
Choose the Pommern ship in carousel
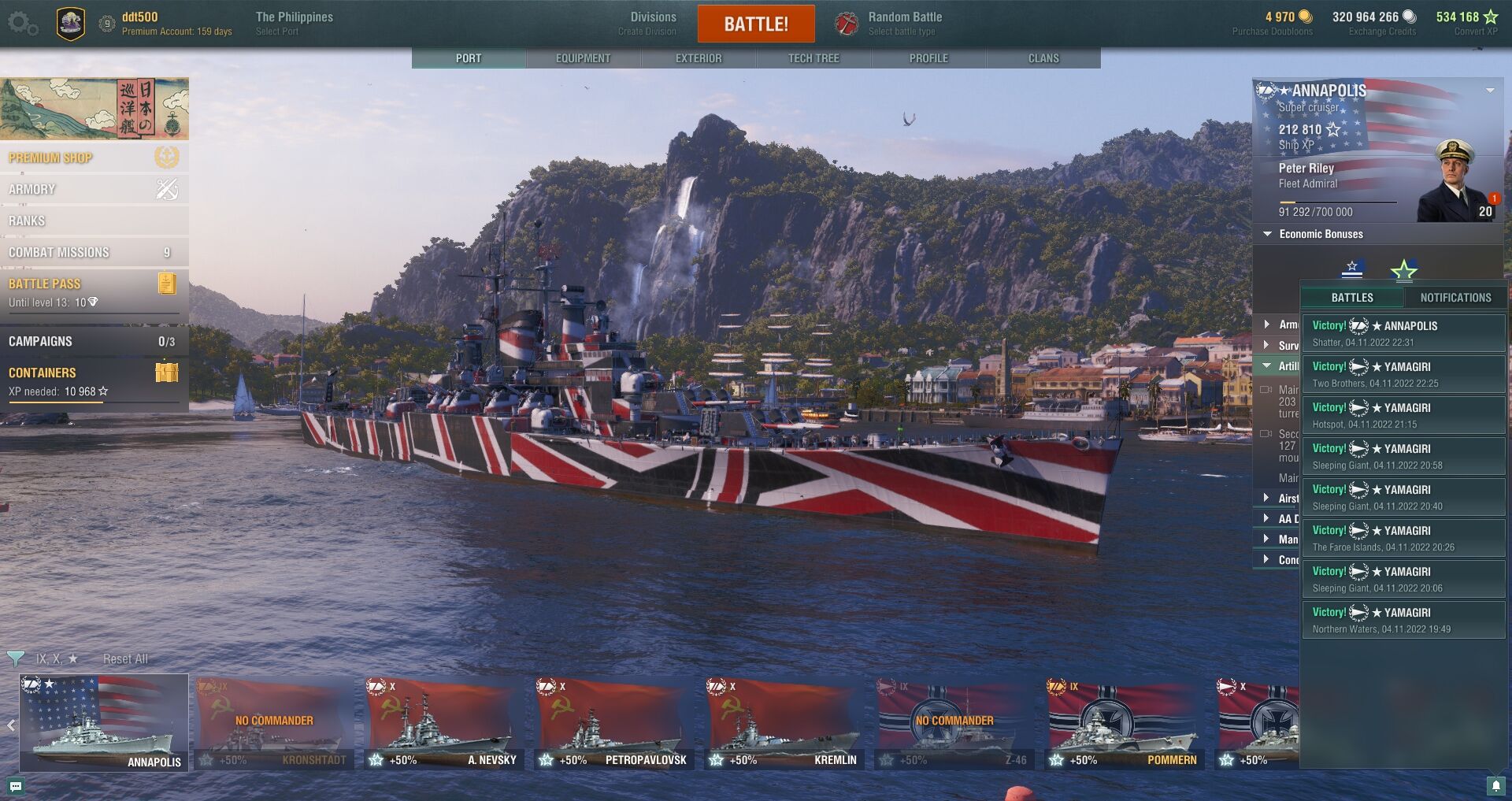click(1125, 723)
